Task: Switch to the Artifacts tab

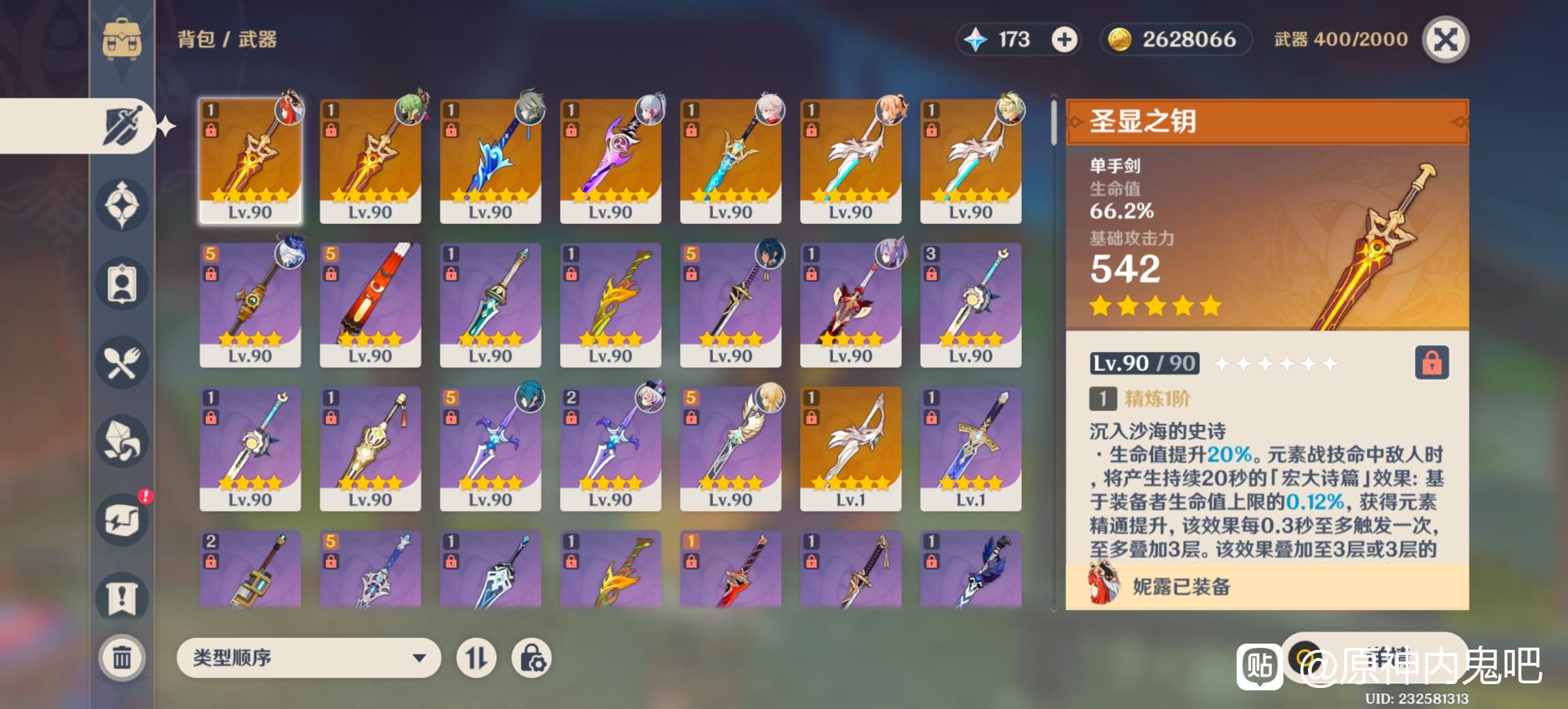Action: click(122, 205)
